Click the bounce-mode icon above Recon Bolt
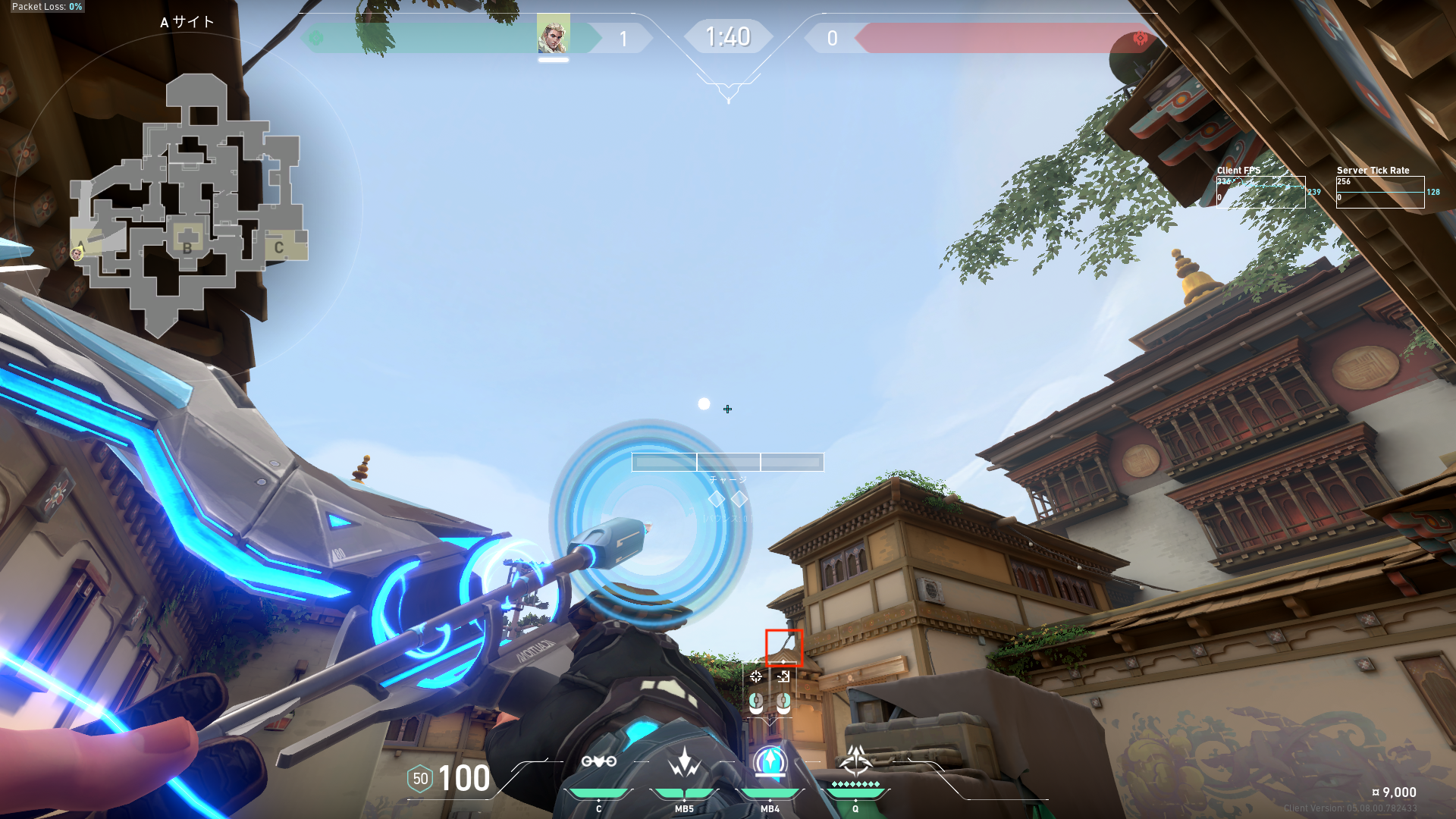Screen dimensions: 1456x819 783,676
